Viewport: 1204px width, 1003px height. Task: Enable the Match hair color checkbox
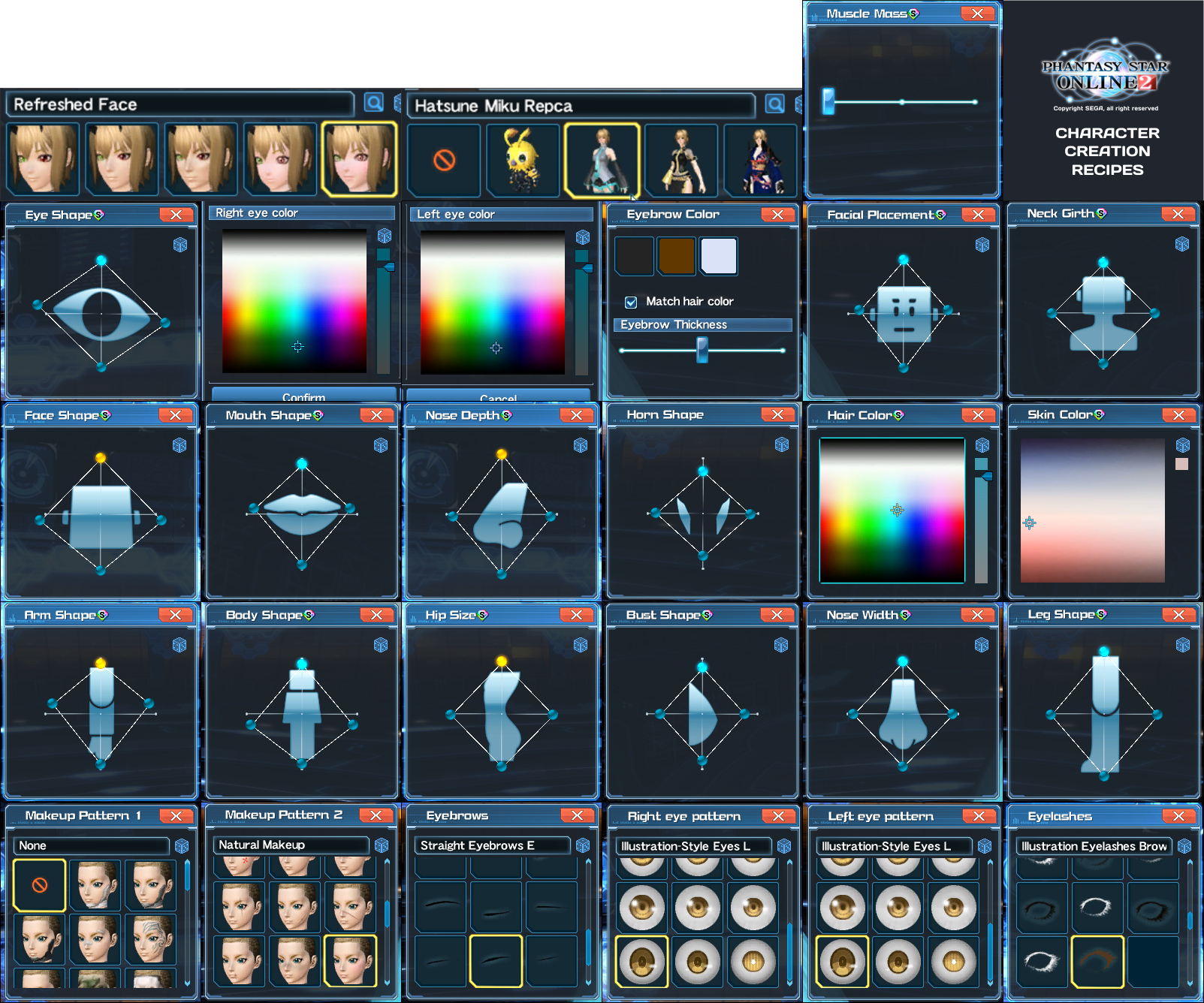629,301
